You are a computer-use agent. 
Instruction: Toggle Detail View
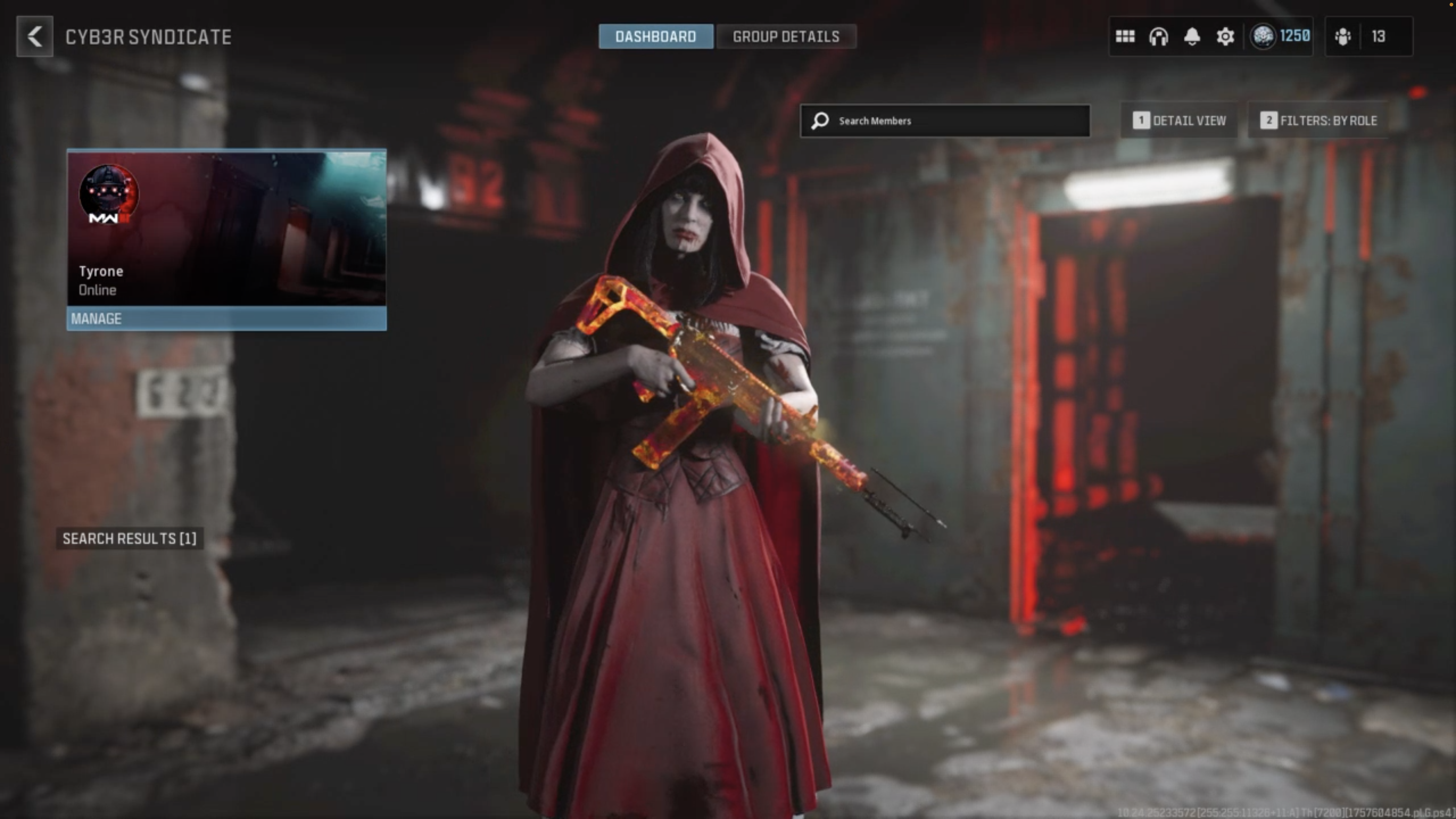coord(1180,121)
